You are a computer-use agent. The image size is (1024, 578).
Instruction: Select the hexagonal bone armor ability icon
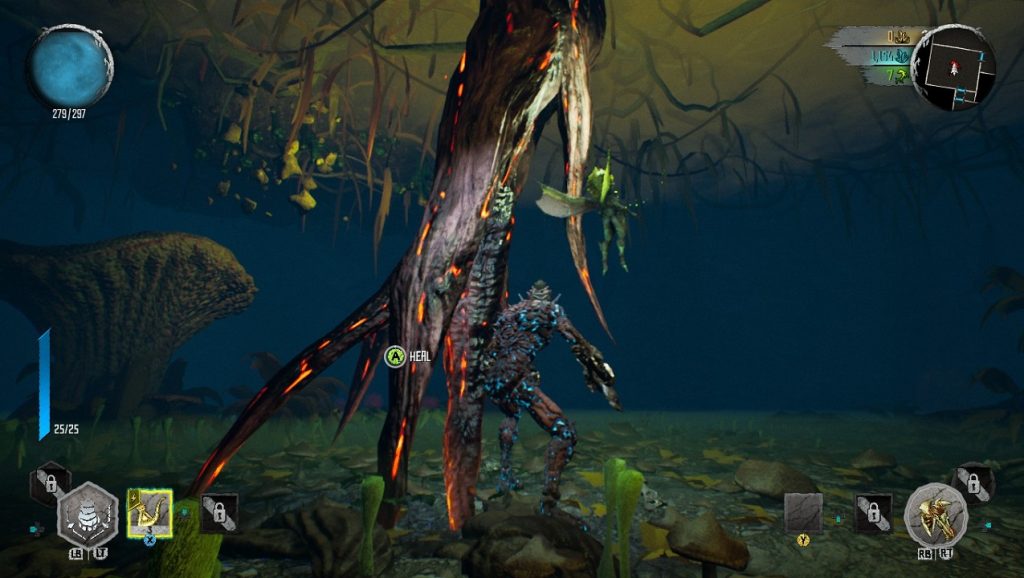pyautogui.click(x=88, y=515)
